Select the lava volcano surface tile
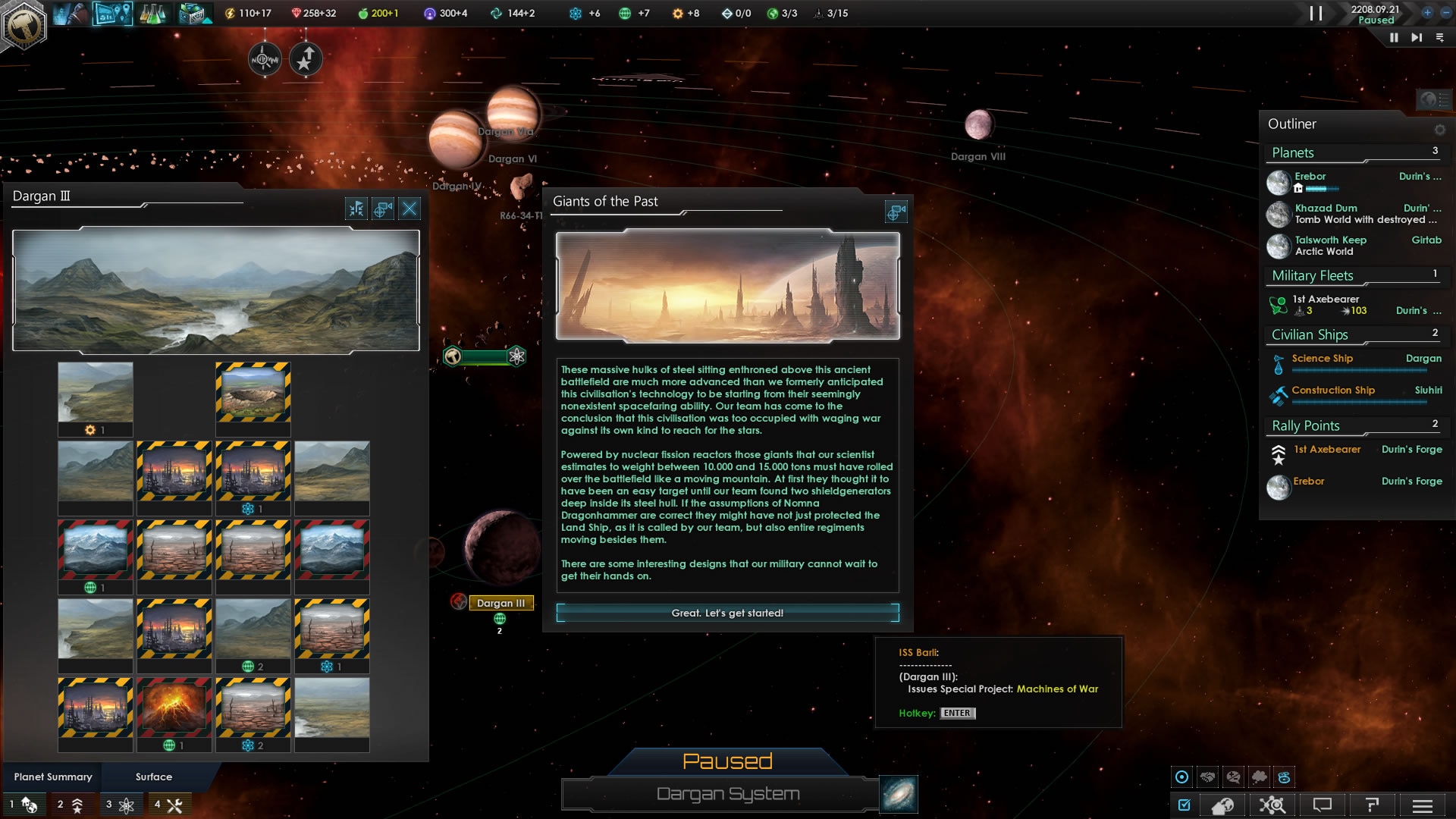Viewport: 1456px width, 819px height. [x=174, y=707]
